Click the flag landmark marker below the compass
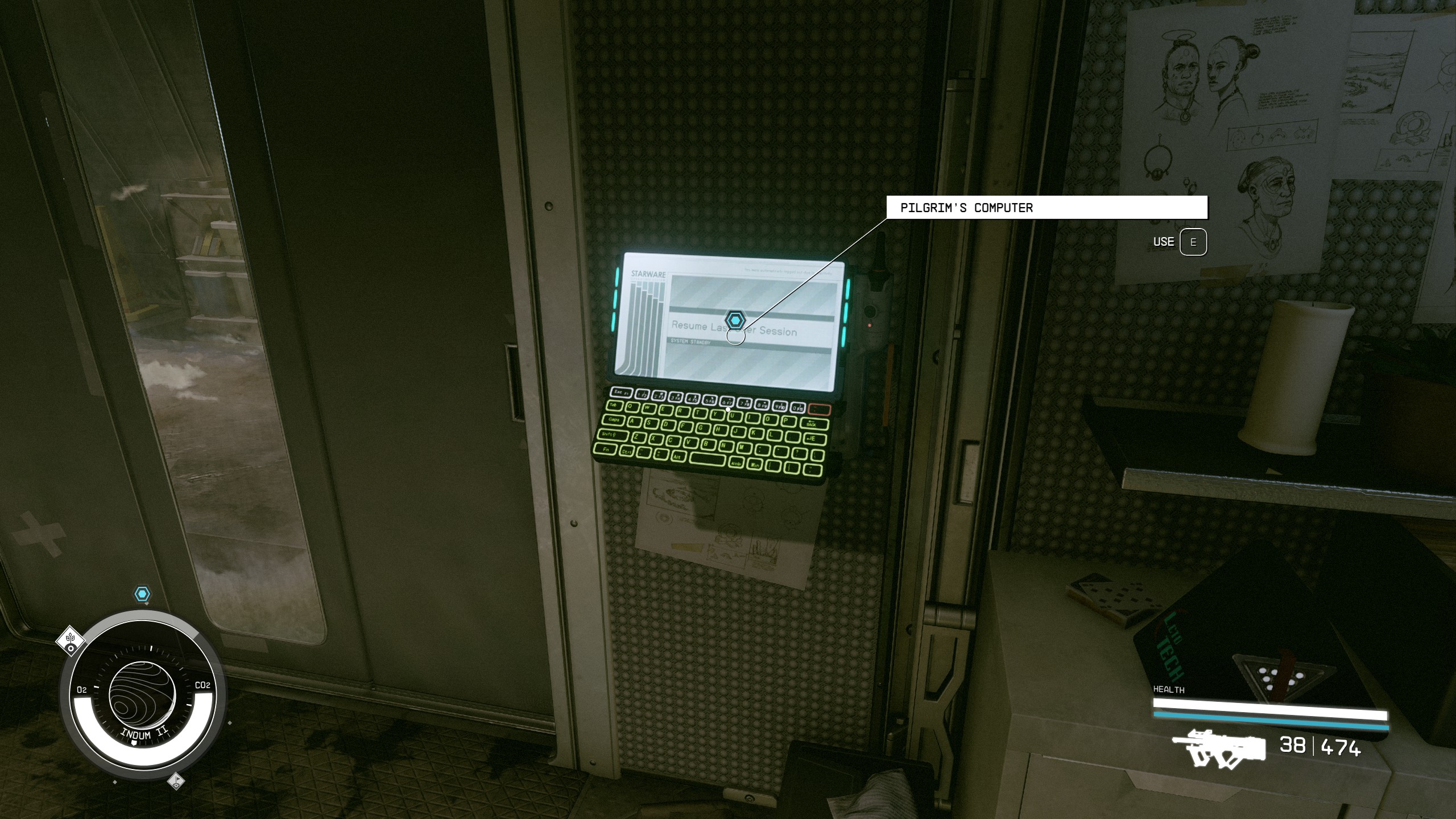The image size is (1456, 819). pyautogui.click(x=176, y=781)
